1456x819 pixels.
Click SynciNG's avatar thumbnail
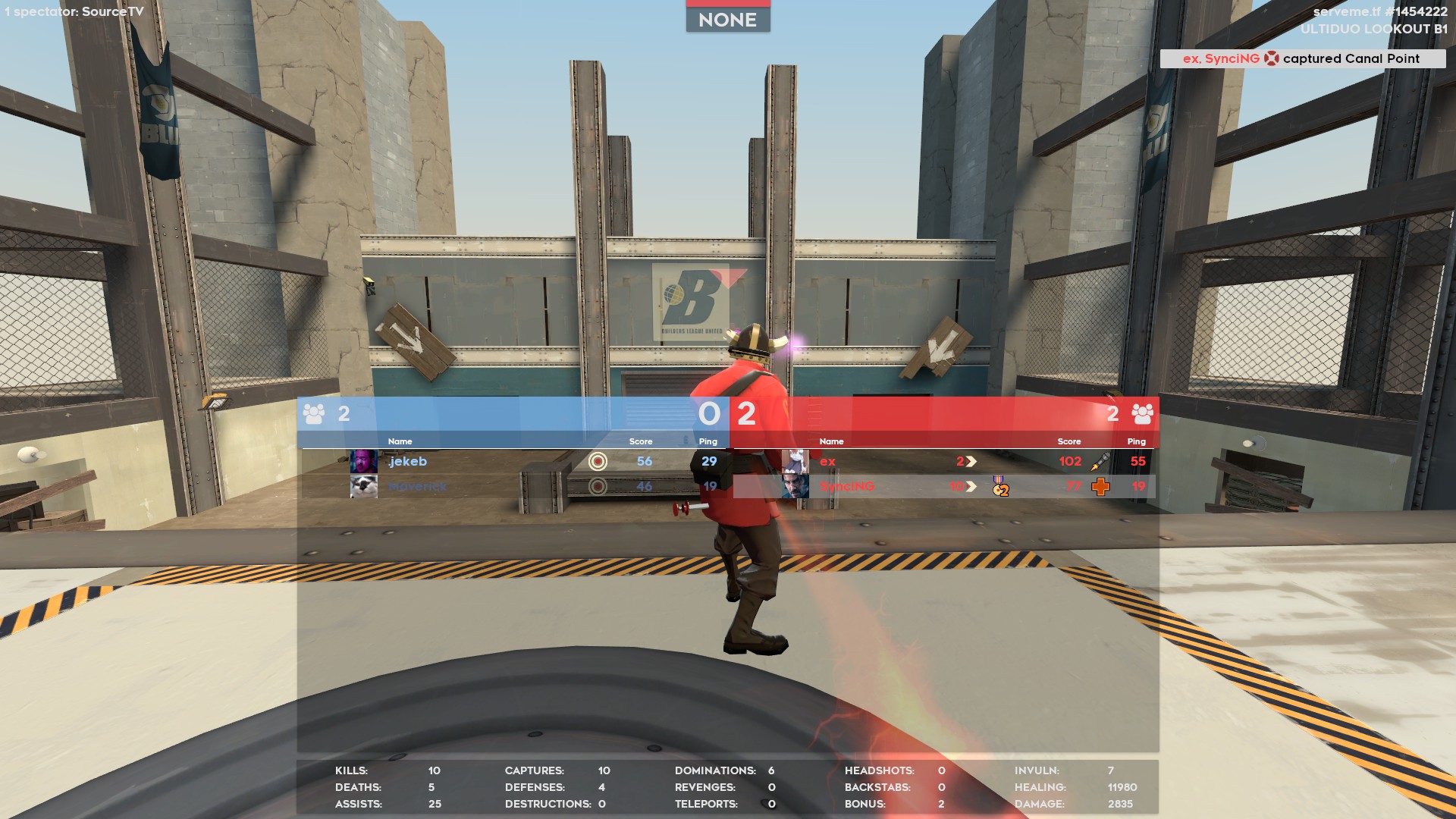point(795,486)
